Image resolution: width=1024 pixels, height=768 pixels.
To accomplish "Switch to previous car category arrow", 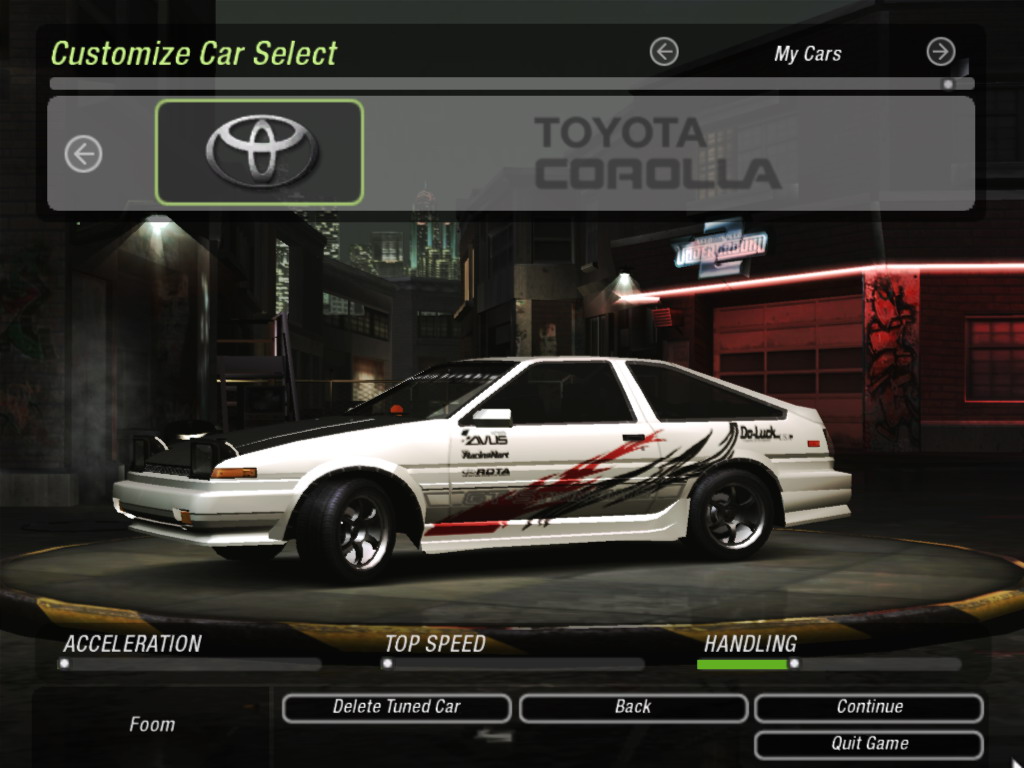I will pyautogui.click(x=664, y=52).
